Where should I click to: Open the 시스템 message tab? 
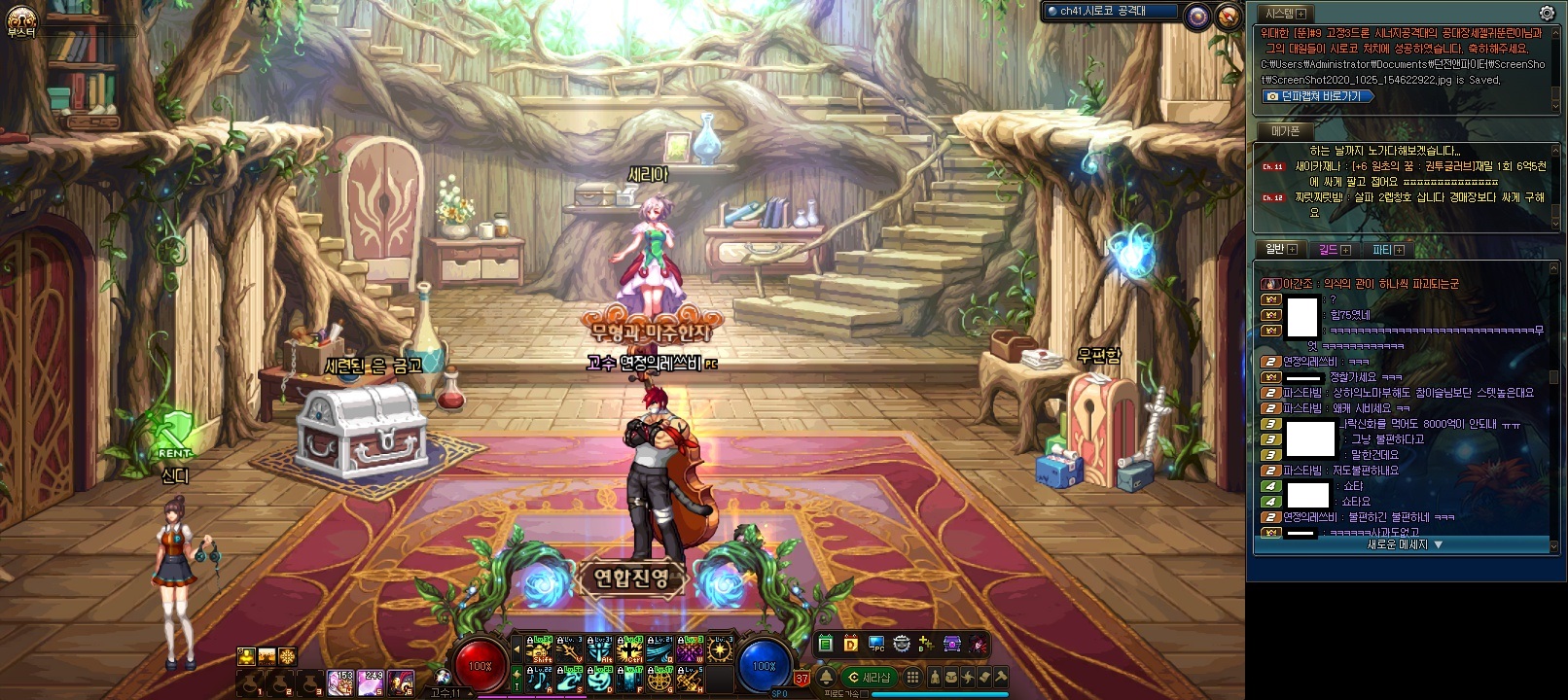point(1283,14)
